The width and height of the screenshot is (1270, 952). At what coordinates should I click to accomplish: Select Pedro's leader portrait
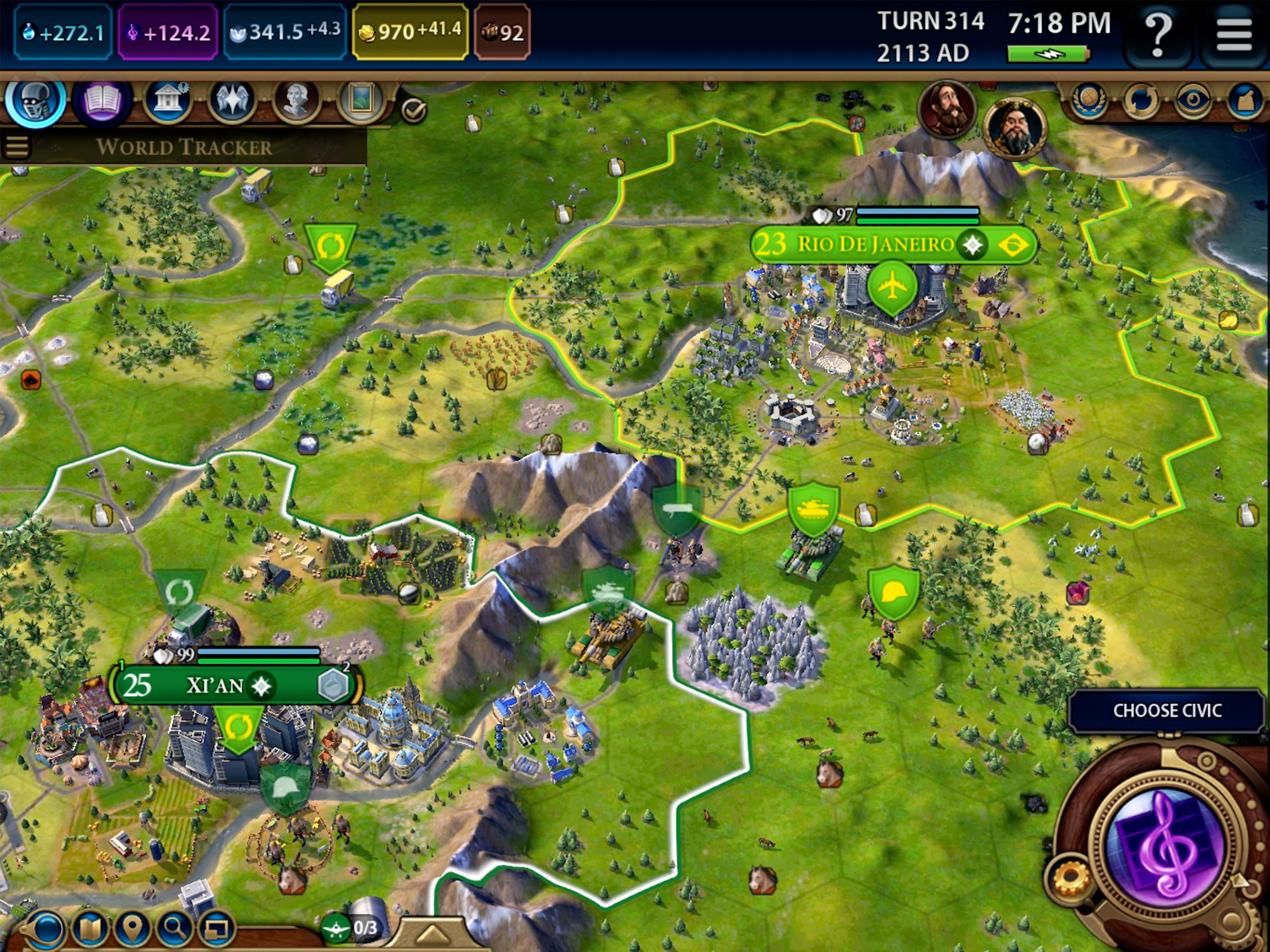point(948,109)
